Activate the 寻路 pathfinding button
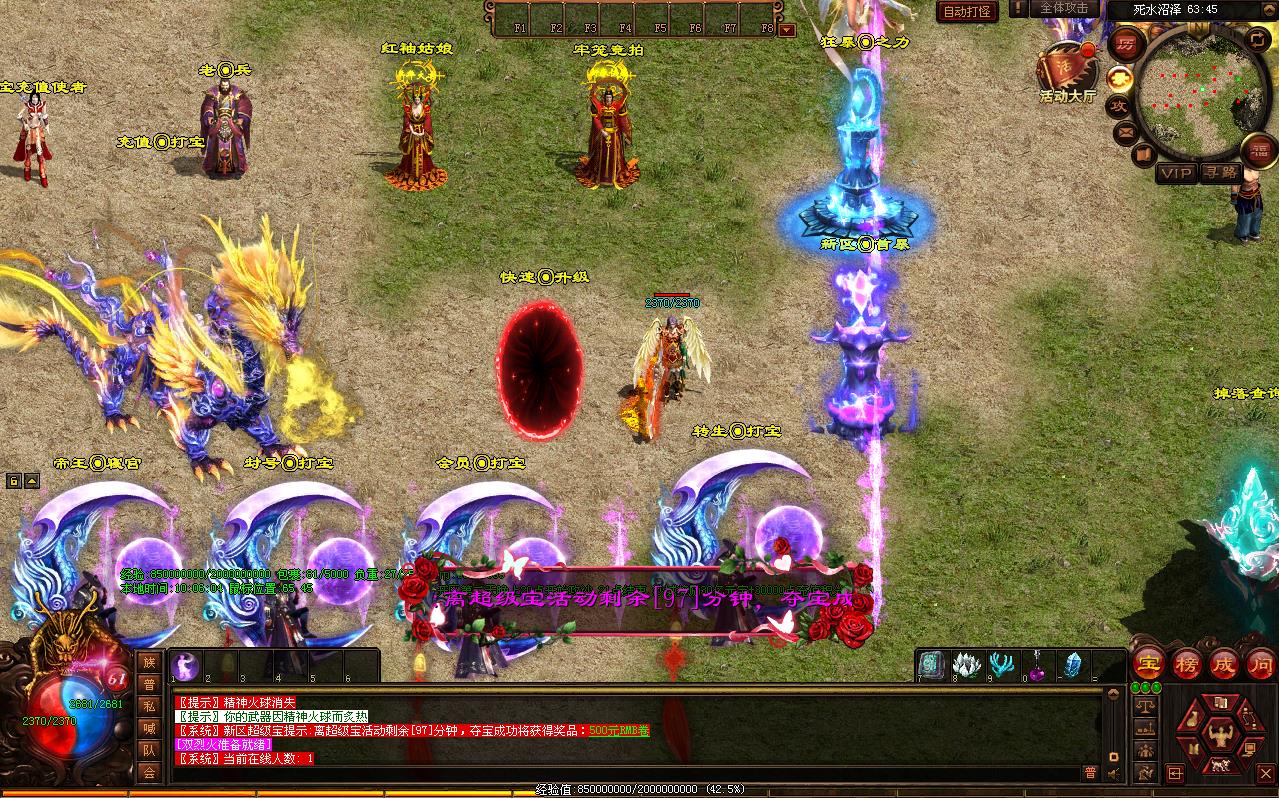 (1220, 173)
